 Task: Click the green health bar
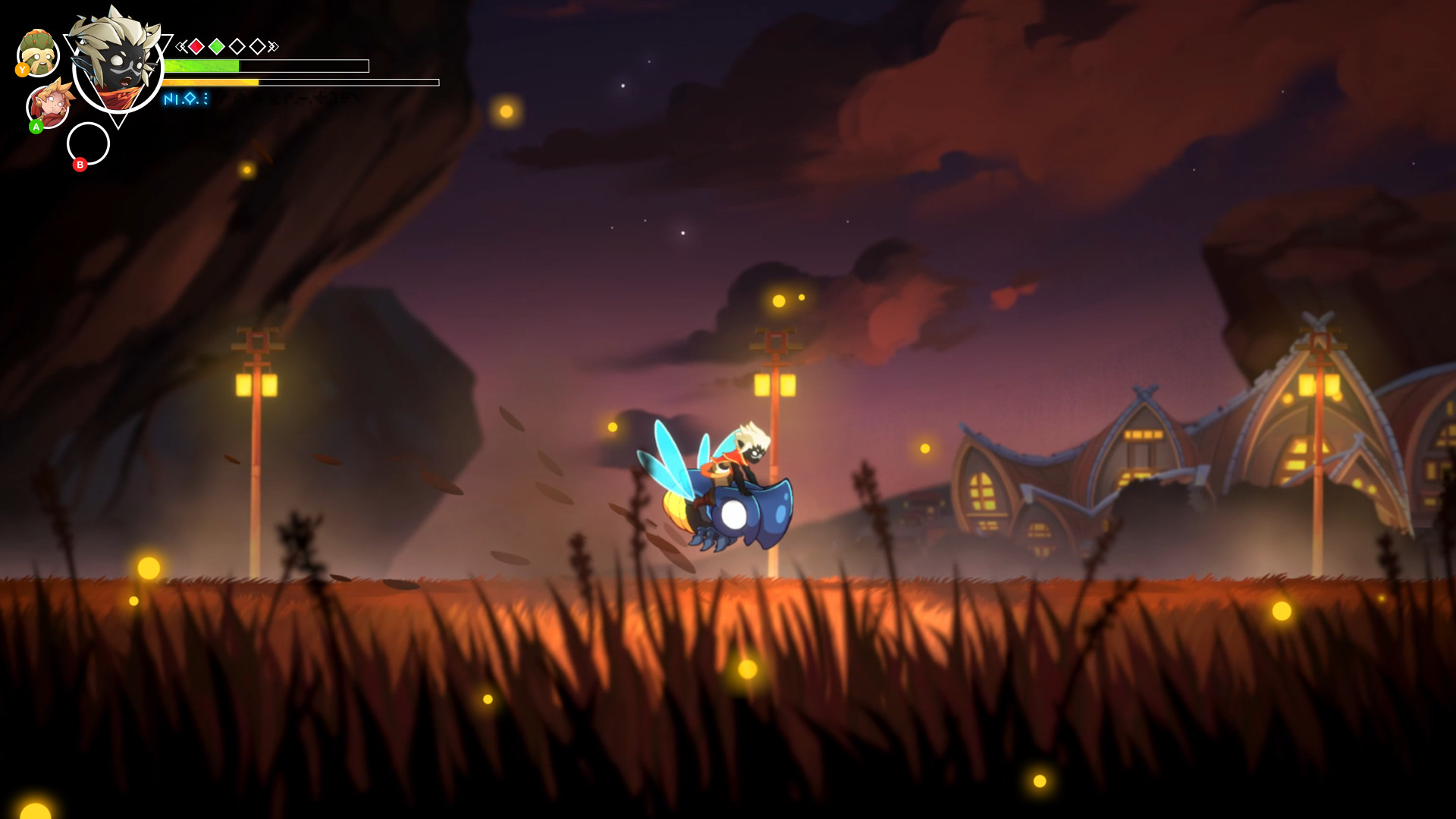coord(202,65)
